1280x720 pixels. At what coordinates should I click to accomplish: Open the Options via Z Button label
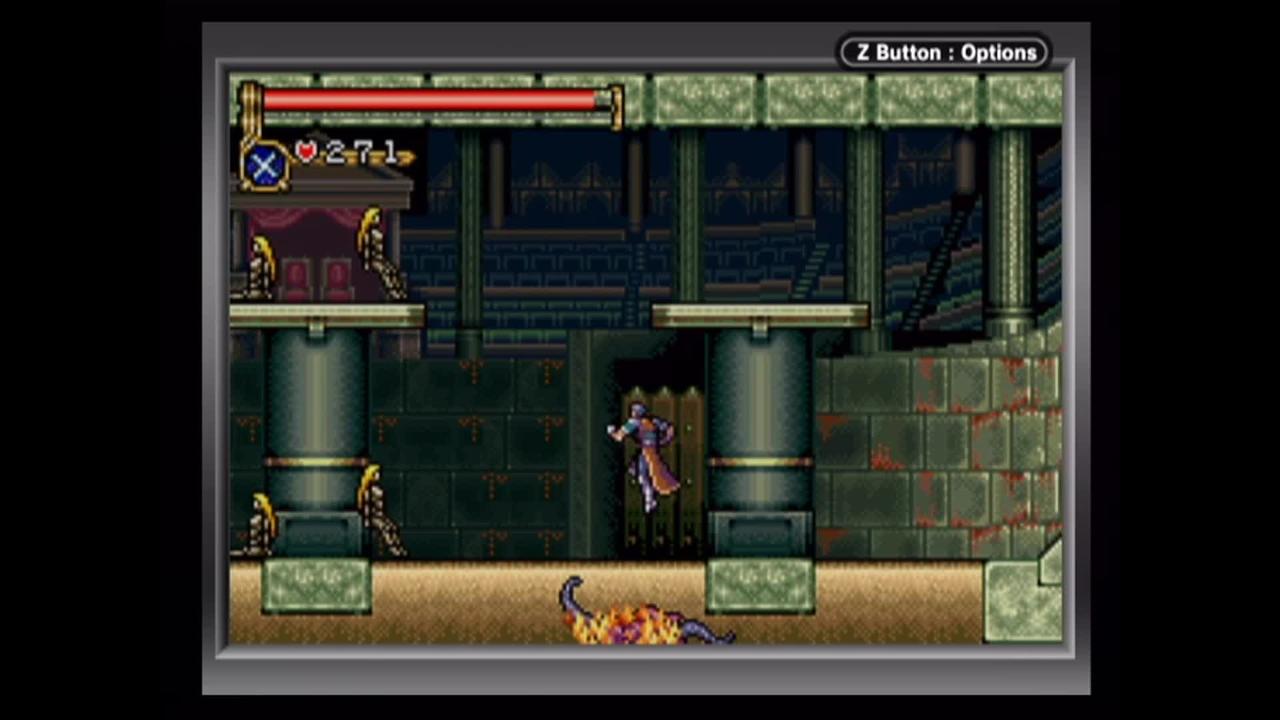pos(944,52)
